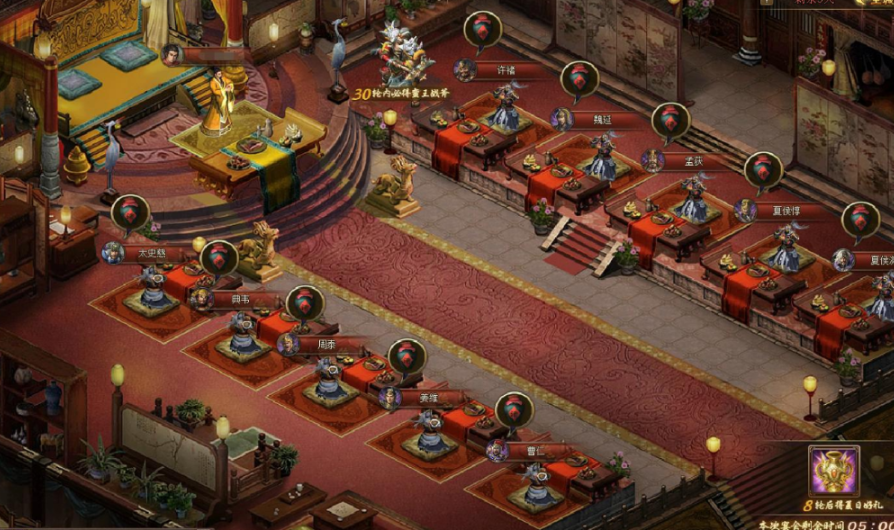894x530 pixels.
Task: Pick the 太史慈 guest name tag
Action: pos(152,254)
